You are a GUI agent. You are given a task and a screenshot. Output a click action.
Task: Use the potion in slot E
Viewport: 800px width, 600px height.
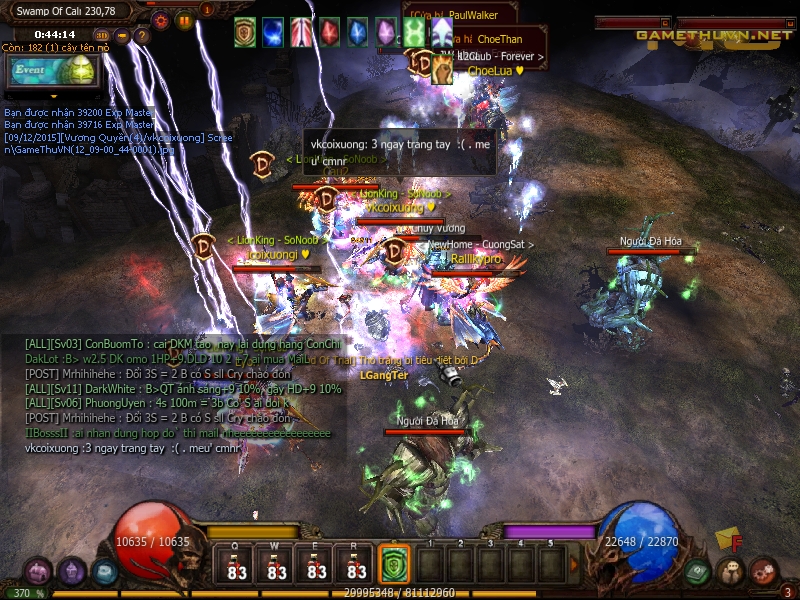point(317,565)
